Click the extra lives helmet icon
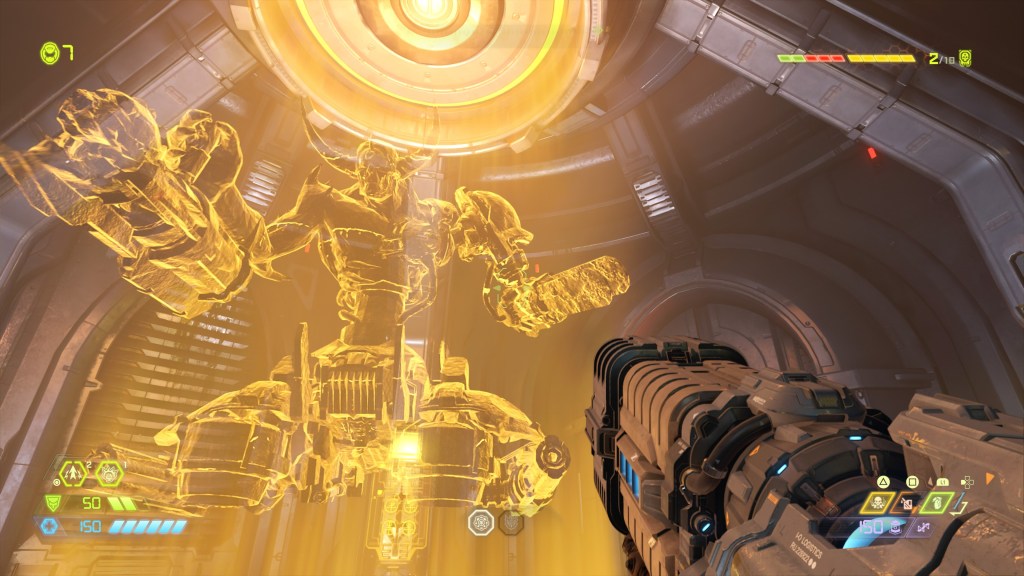 pos(48,52)
